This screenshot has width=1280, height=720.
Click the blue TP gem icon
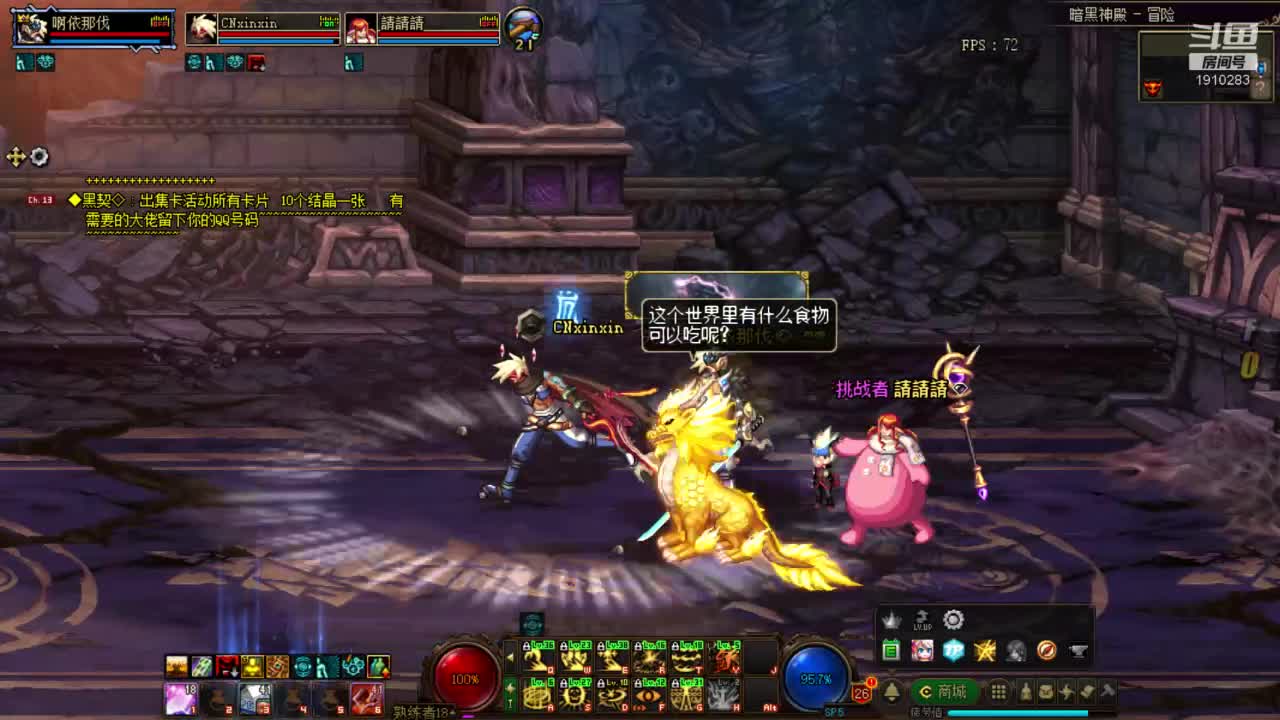click(953, 651)
